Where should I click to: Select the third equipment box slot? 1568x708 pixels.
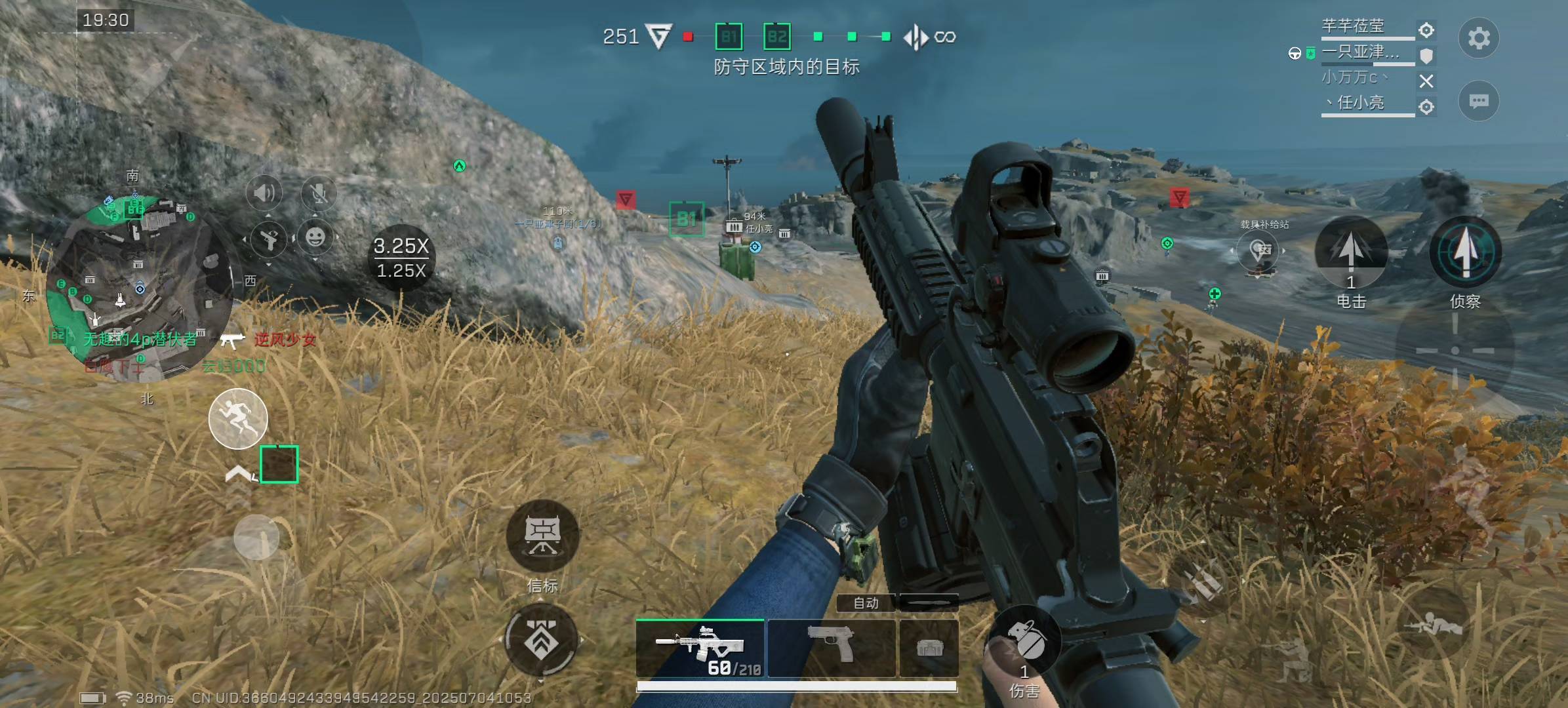tap(929, 648)
